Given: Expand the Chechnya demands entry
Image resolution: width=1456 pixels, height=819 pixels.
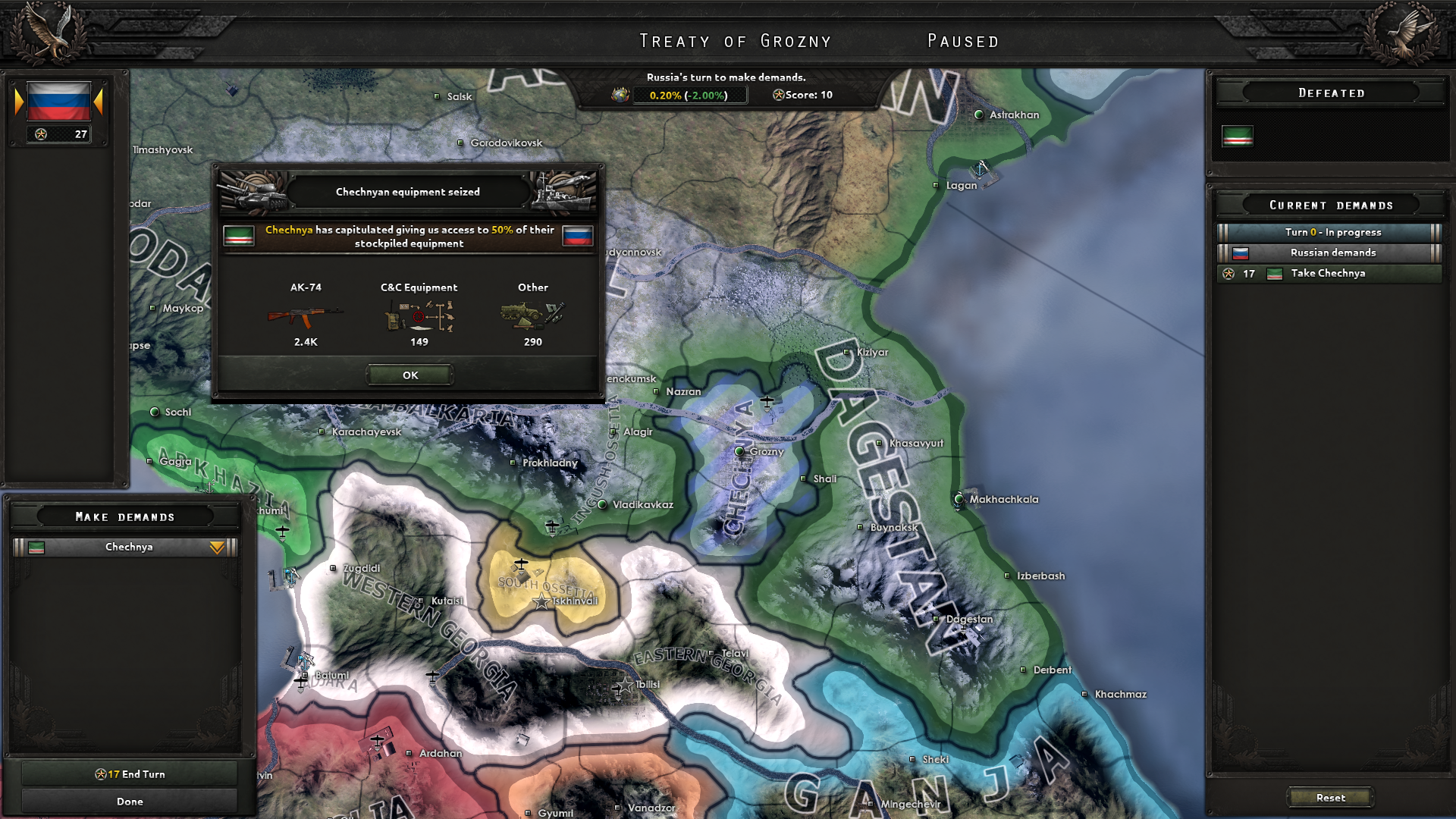Looking at the screenshot, I should [x=217, y=548].
